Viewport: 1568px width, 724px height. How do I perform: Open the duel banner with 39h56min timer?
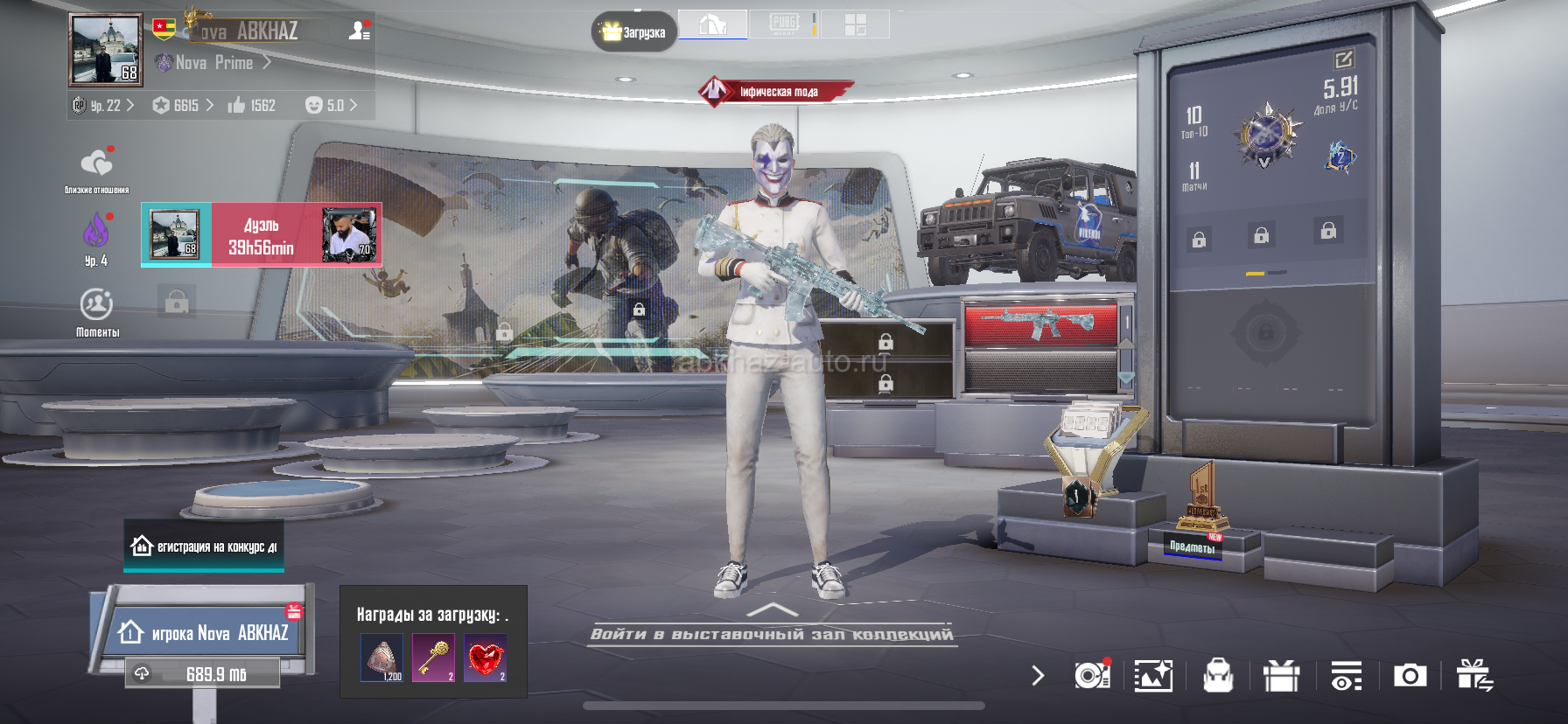point(262,235)
